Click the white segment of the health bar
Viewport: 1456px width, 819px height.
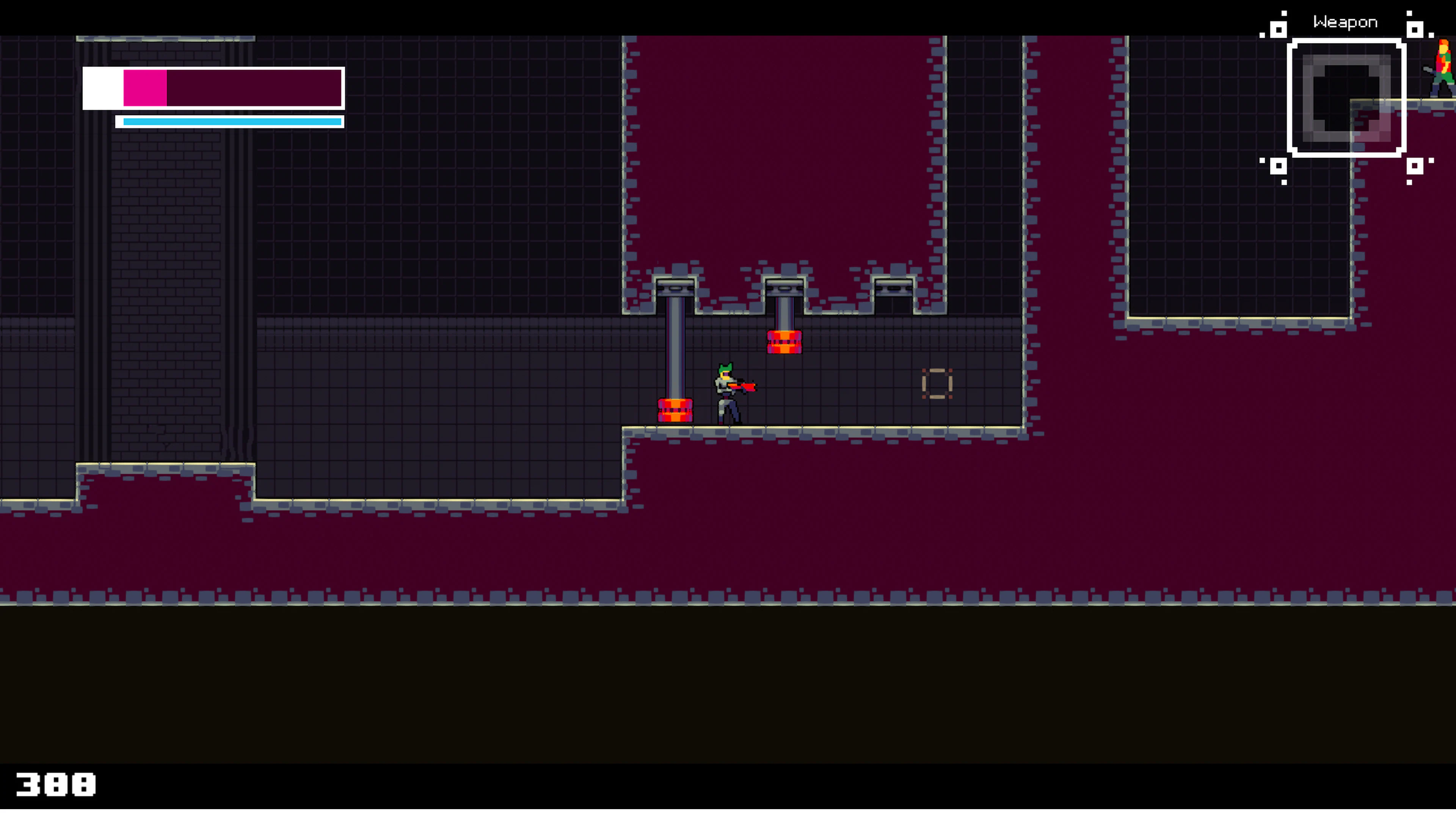[x=102, y=89]
